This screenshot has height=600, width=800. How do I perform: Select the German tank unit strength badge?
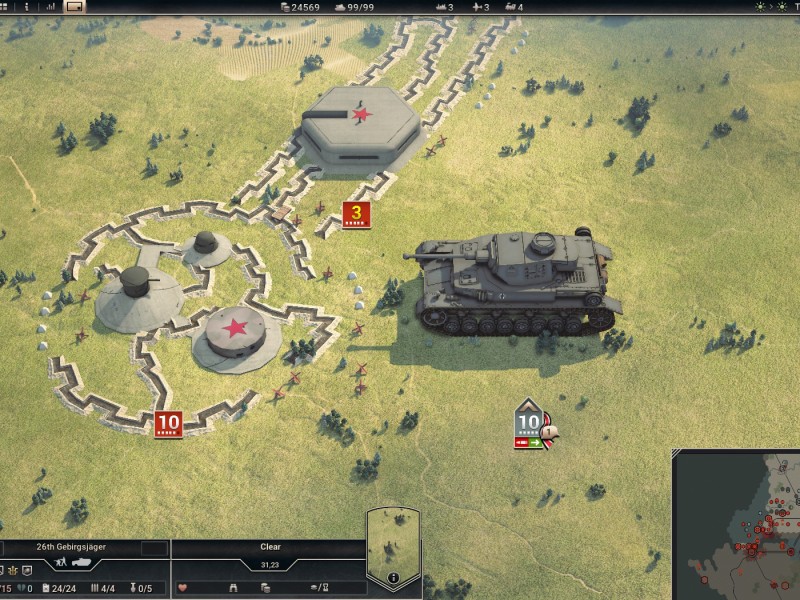point(529,422)
